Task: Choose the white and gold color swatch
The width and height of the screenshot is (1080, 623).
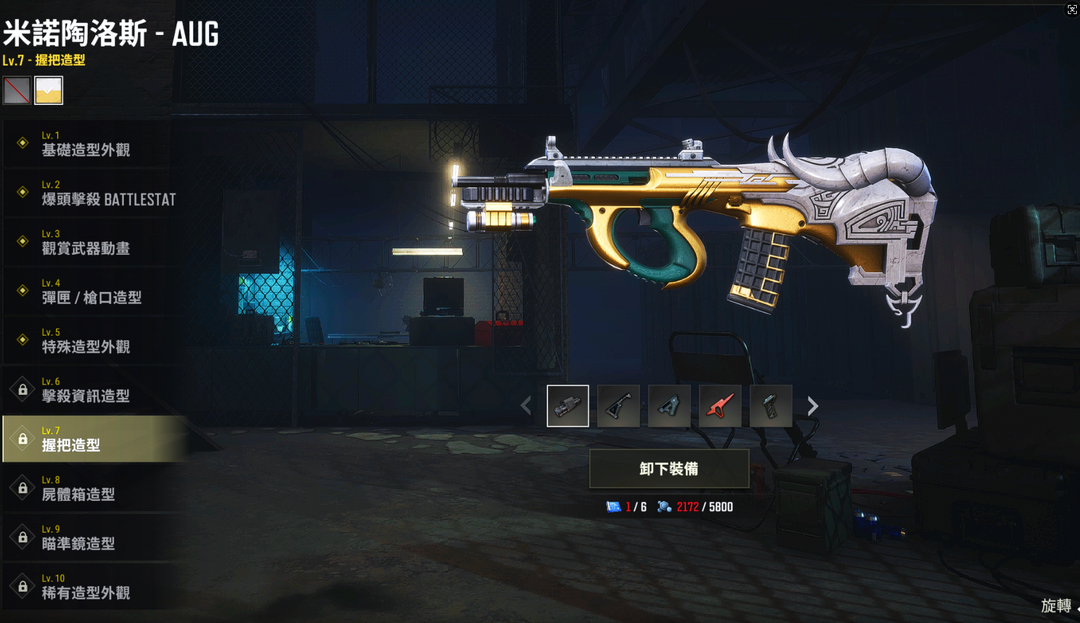Action: click(49, 91)
